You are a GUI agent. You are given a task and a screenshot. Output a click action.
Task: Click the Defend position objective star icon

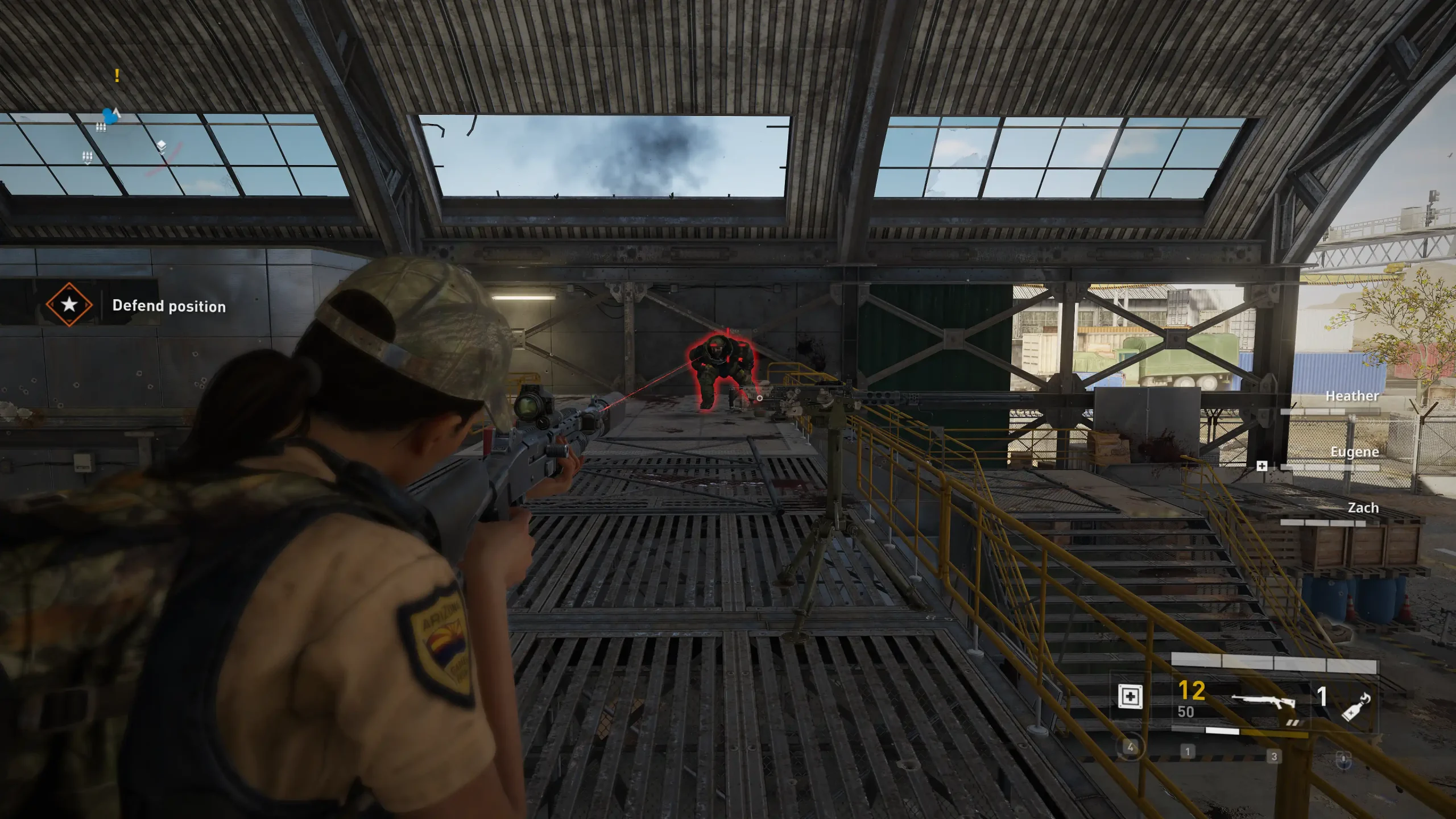[69, 304]
